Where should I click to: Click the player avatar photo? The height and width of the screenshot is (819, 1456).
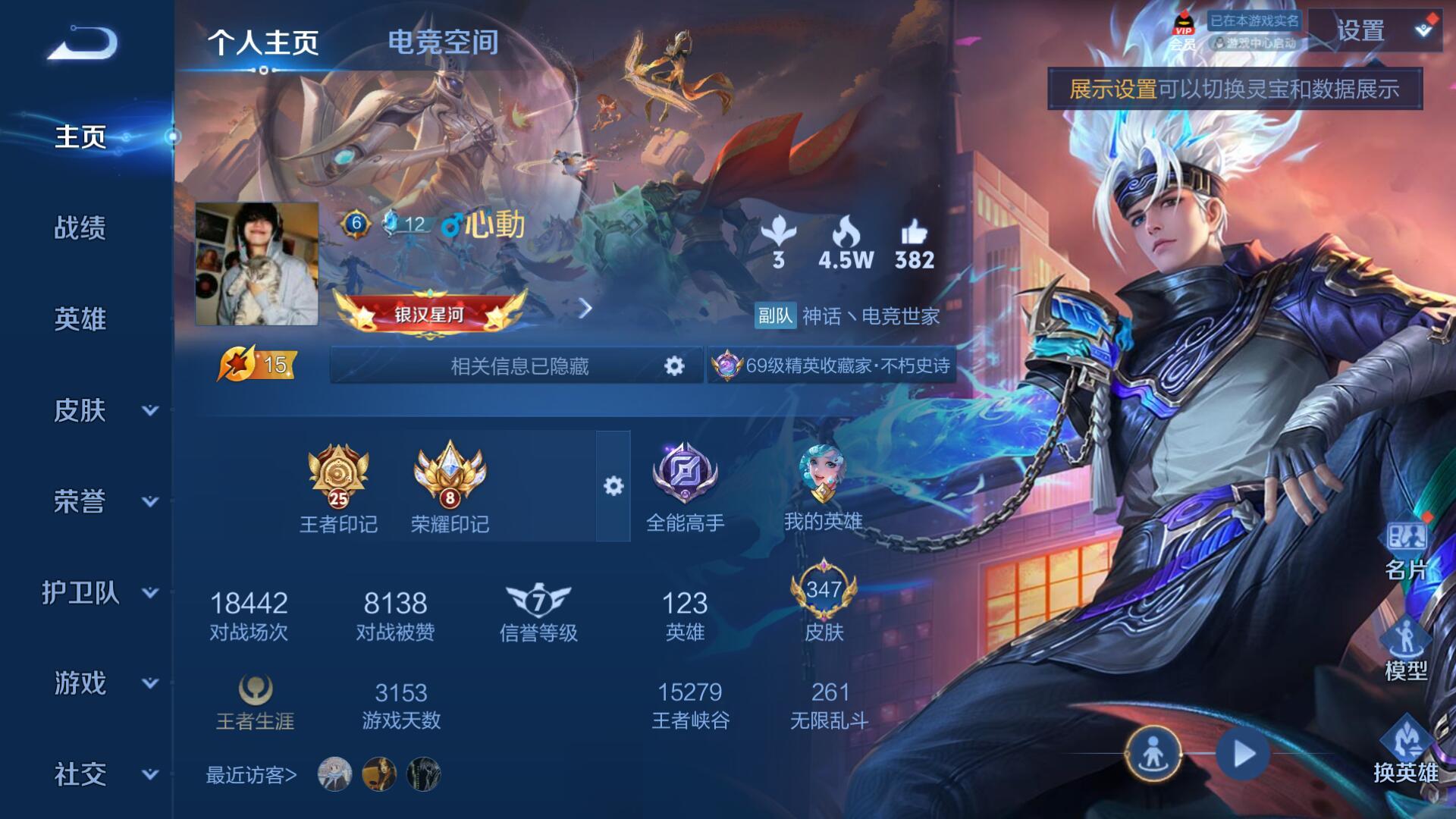[x=256, y=264]
